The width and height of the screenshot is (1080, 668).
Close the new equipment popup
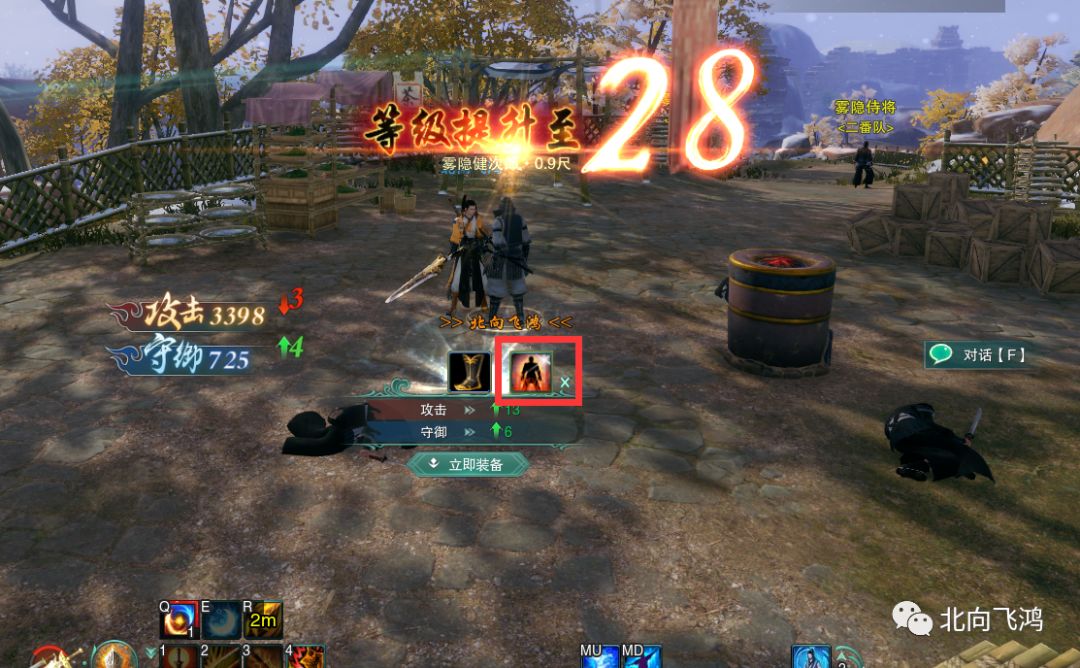[565, 382]
